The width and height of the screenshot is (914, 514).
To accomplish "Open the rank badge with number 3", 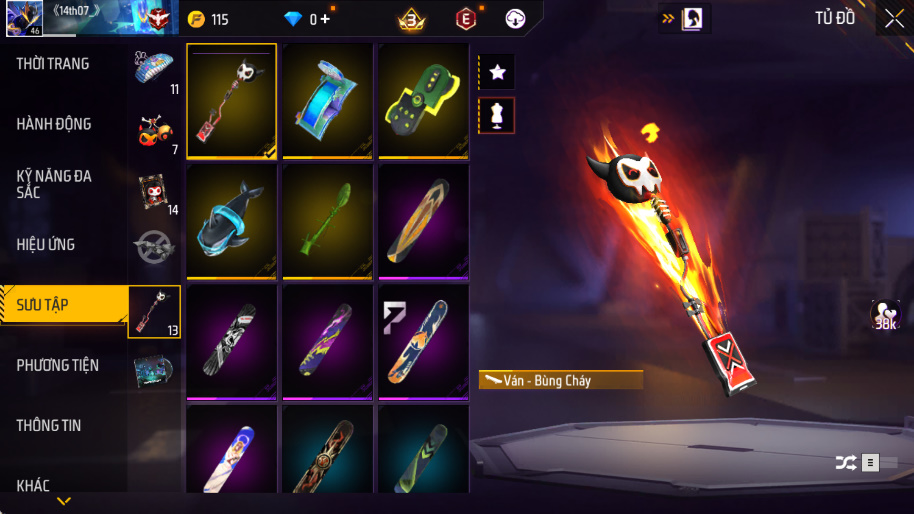I will pos(411,19).
